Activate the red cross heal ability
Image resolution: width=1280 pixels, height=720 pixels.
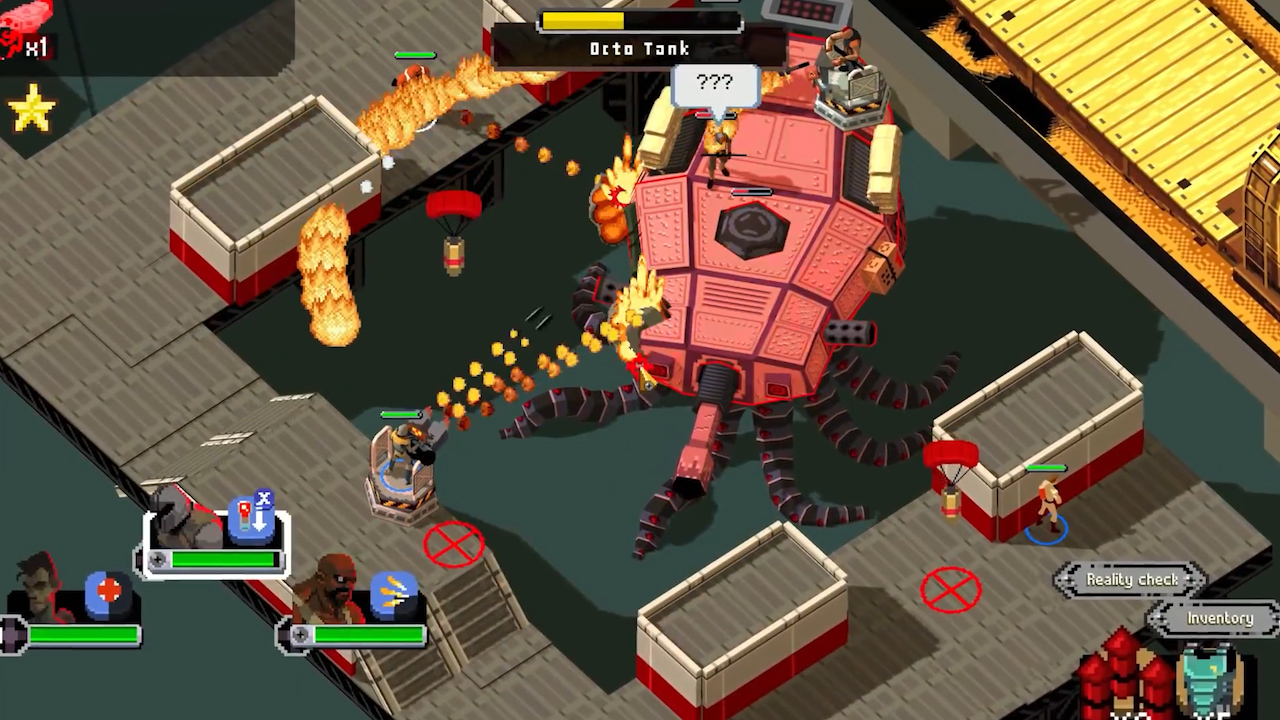point(108,592)
